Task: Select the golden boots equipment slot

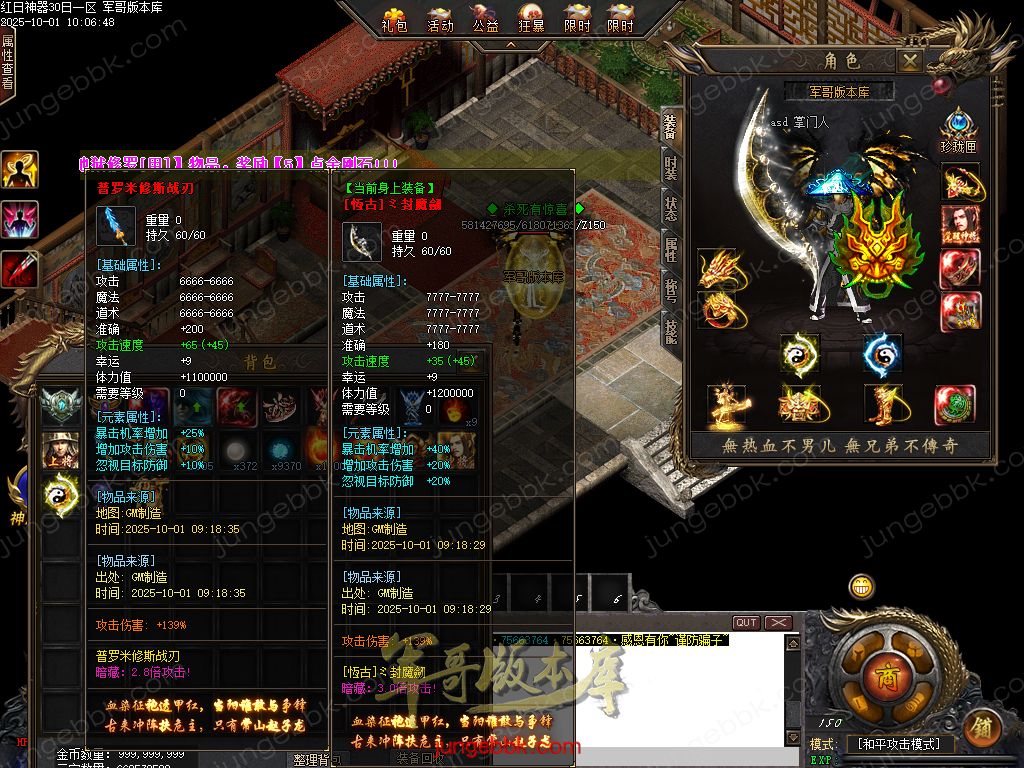Action: [881, 404]
